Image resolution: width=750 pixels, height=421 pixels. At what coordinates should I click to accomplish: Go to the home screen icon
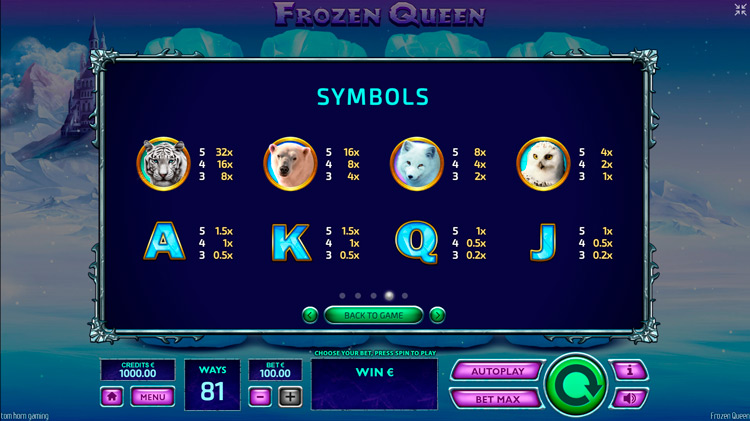click(x=112, y=396)
